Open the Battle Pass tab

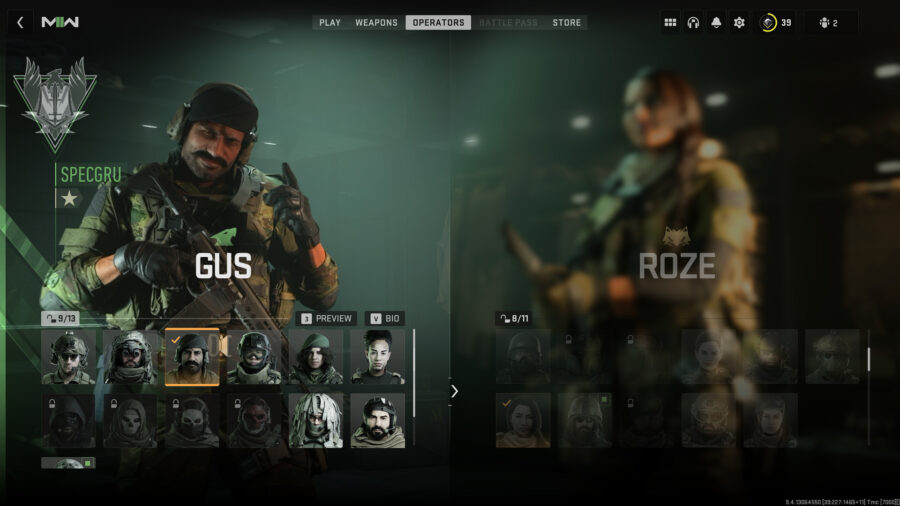510,22
